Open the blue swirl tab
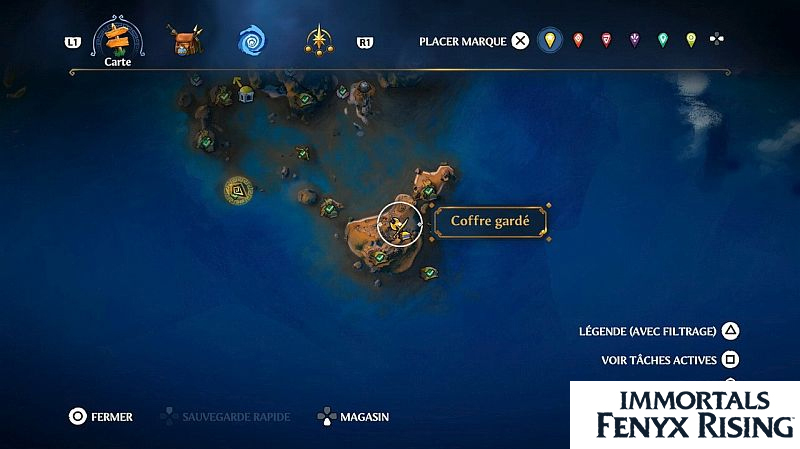800x449 pixels. point(251,41)
